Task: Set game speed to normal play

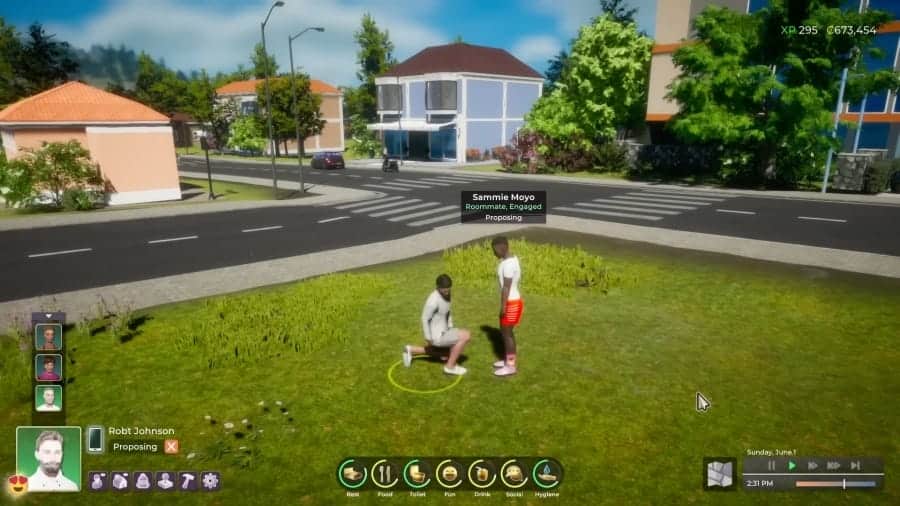Action: click(792, 465)
